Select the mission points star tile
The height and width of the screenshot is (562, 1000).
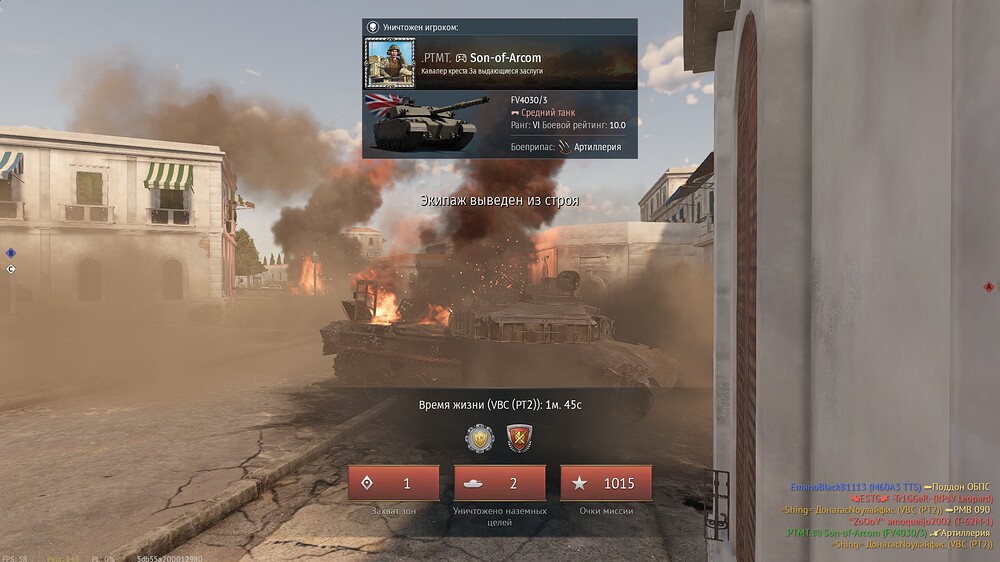coord(606,483)
